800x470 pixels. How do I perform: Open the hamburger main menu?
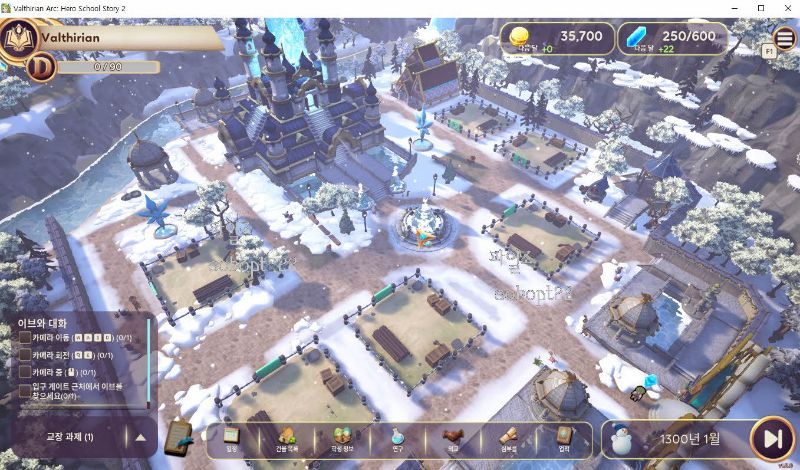[x=785, y=38]
